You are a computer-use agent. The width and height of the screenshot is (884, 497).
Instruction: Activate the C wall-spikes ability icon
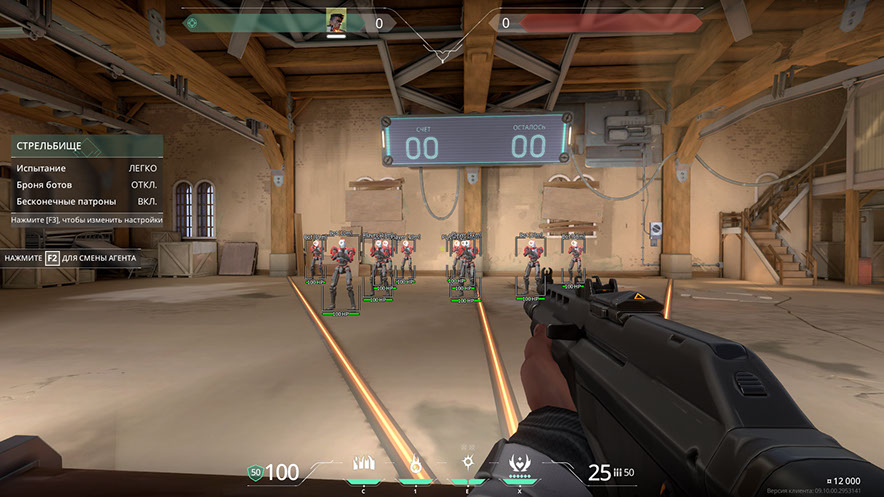click(362, 465)
